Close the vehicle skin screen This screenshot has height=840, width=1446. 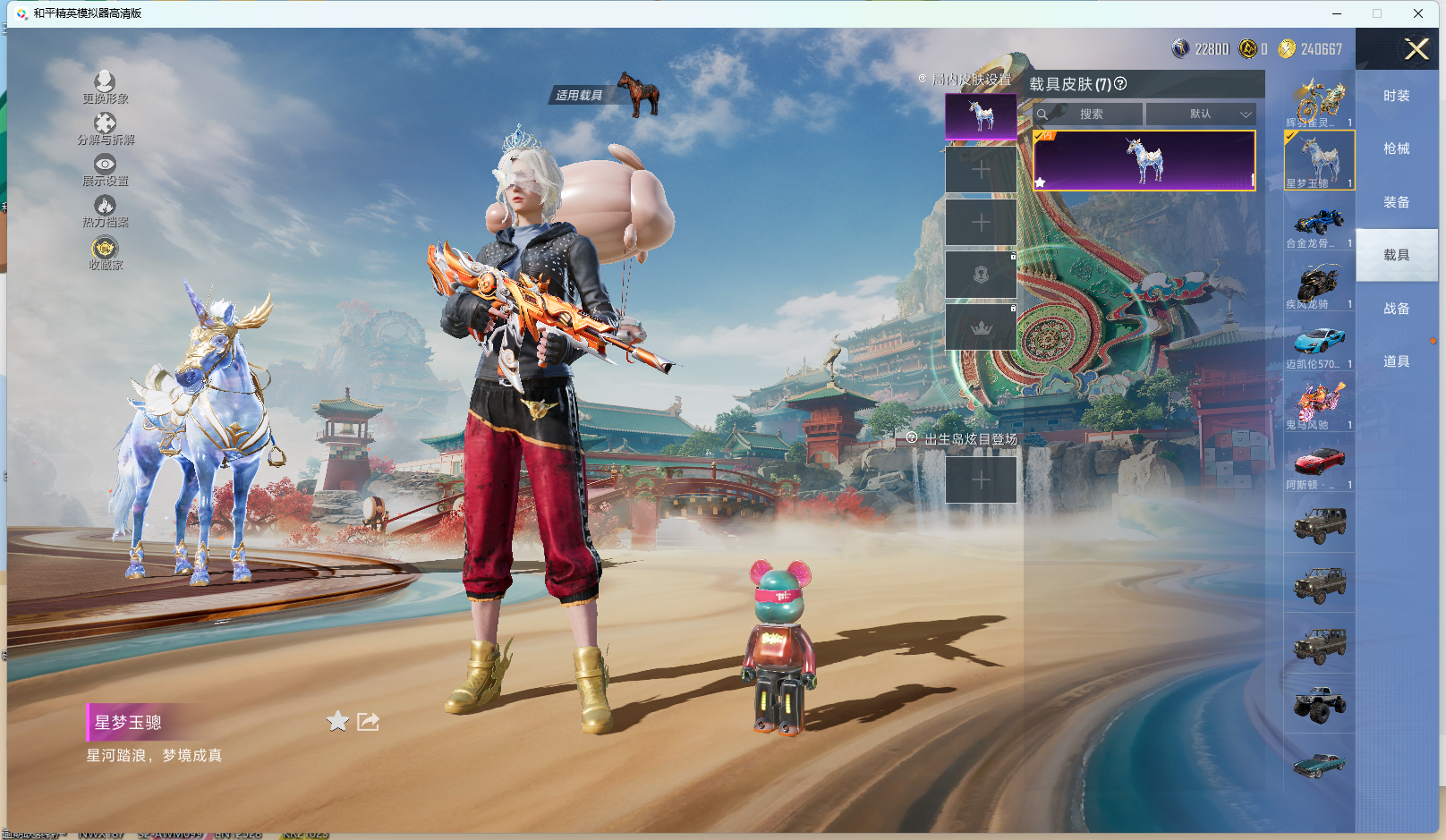click(1416, 49)
